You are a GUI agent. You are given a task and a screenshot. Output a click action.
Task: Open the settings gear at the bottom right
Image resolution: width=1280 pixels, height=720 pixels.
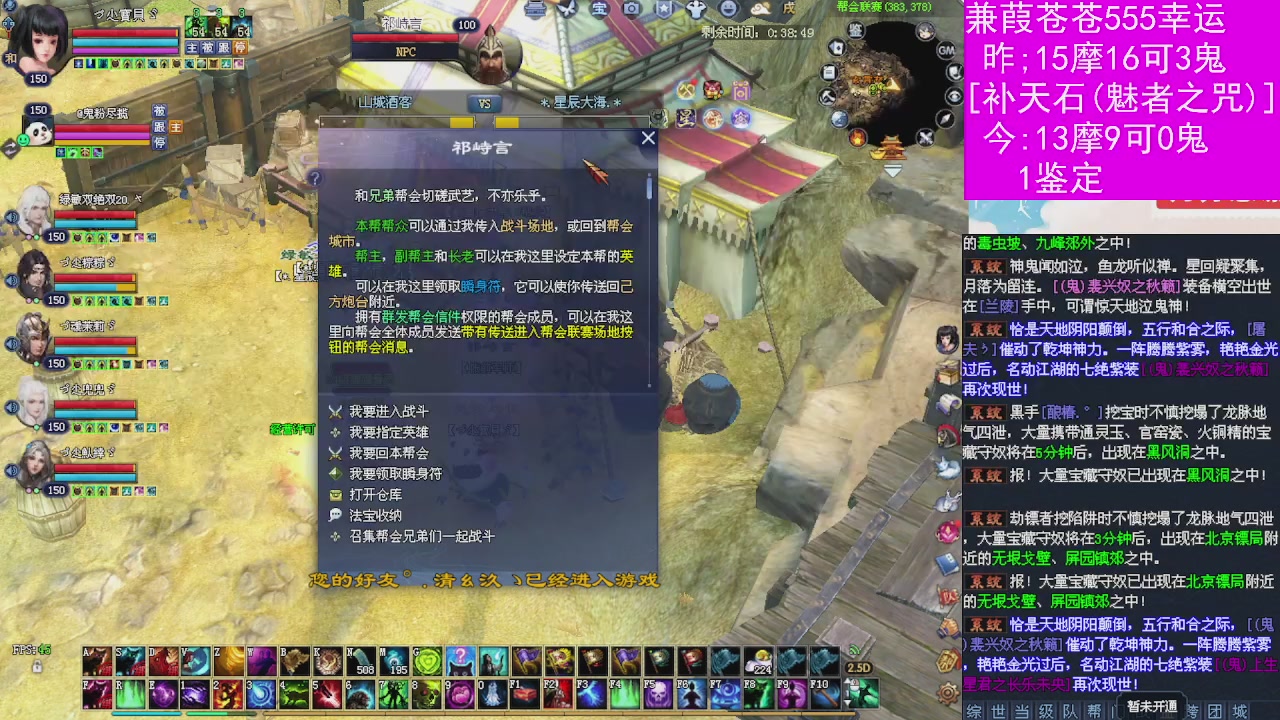tap(946, 691)
